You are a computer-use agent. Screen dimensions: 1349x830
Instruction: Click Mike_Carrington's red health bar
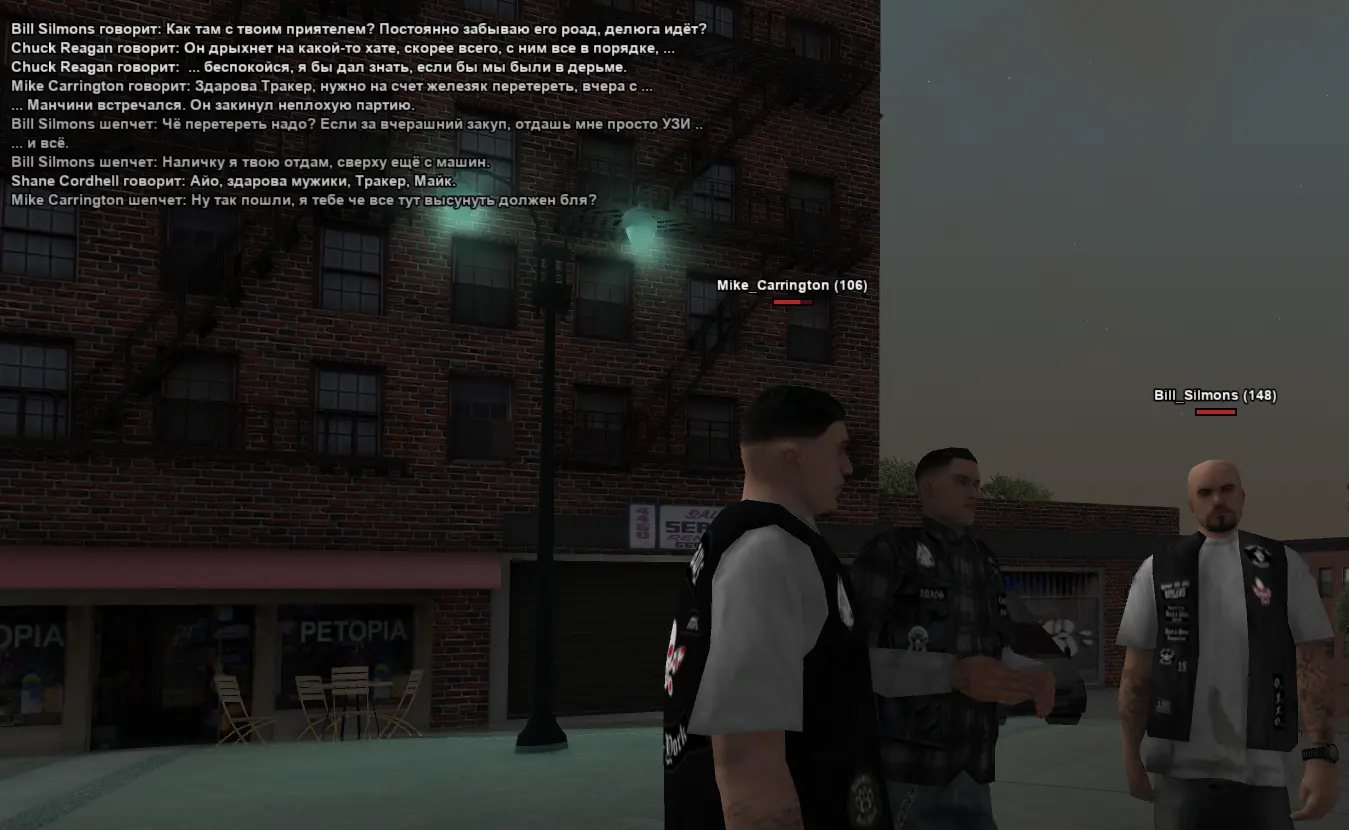coord(790,301)
